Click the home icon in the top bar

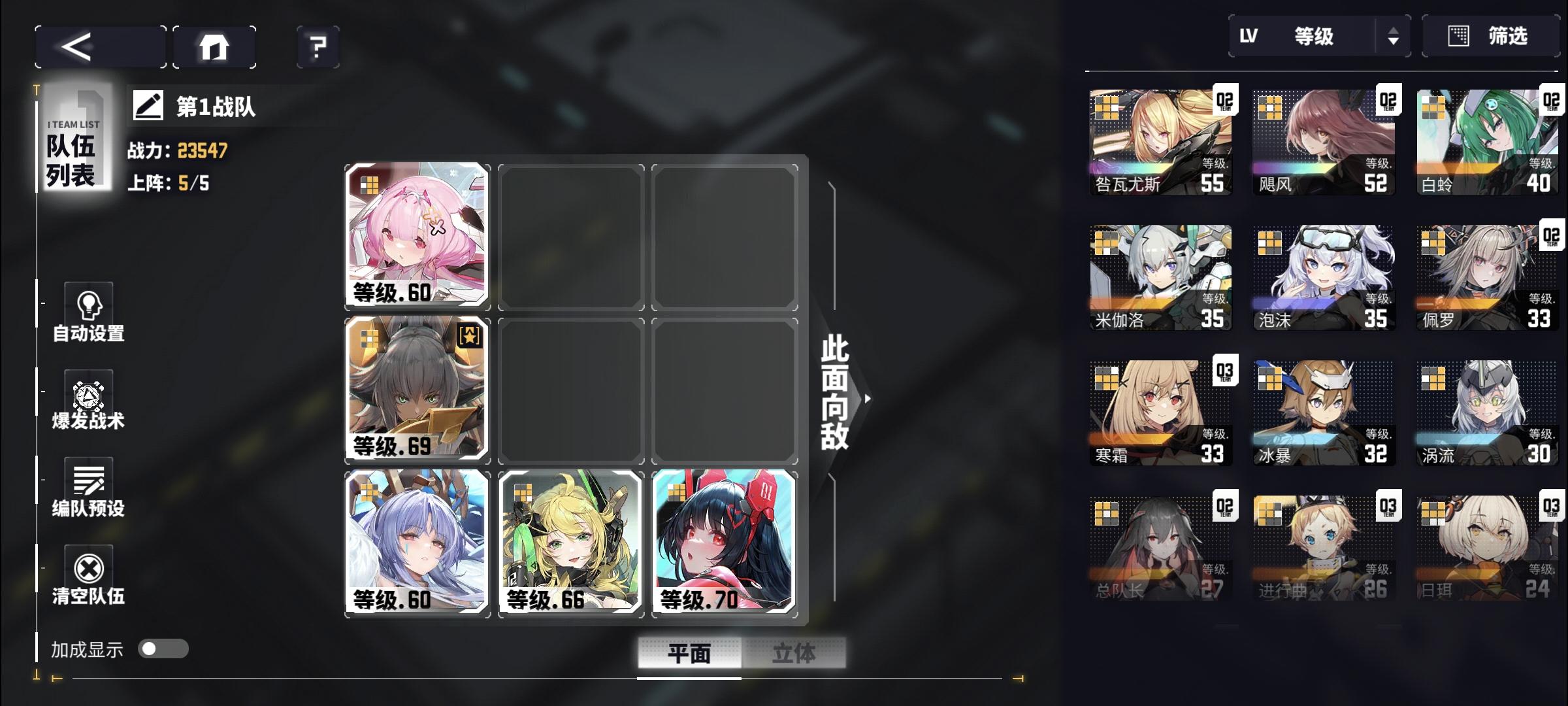[x=214, y=46]
